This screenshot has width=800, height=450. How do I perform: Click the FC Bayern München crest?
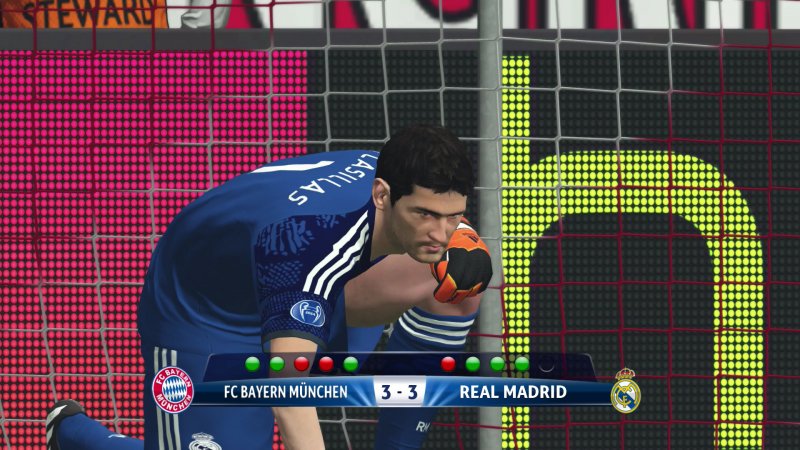(172, 389)
